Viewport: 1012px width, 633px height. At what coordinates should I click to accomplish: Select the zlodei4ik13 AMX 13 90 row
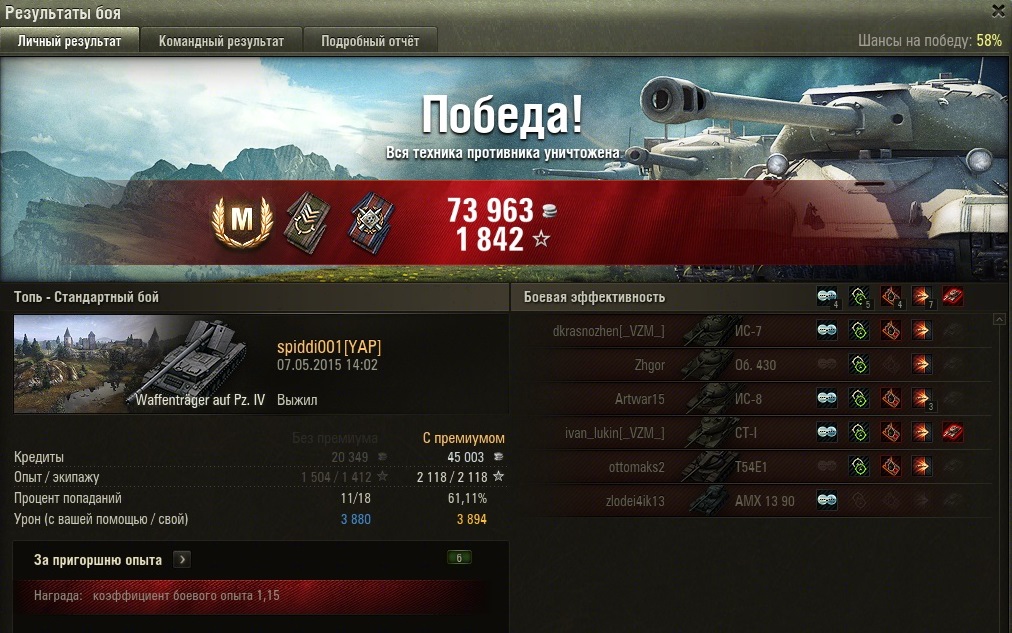pyautogui.click(x=750, y=500)
